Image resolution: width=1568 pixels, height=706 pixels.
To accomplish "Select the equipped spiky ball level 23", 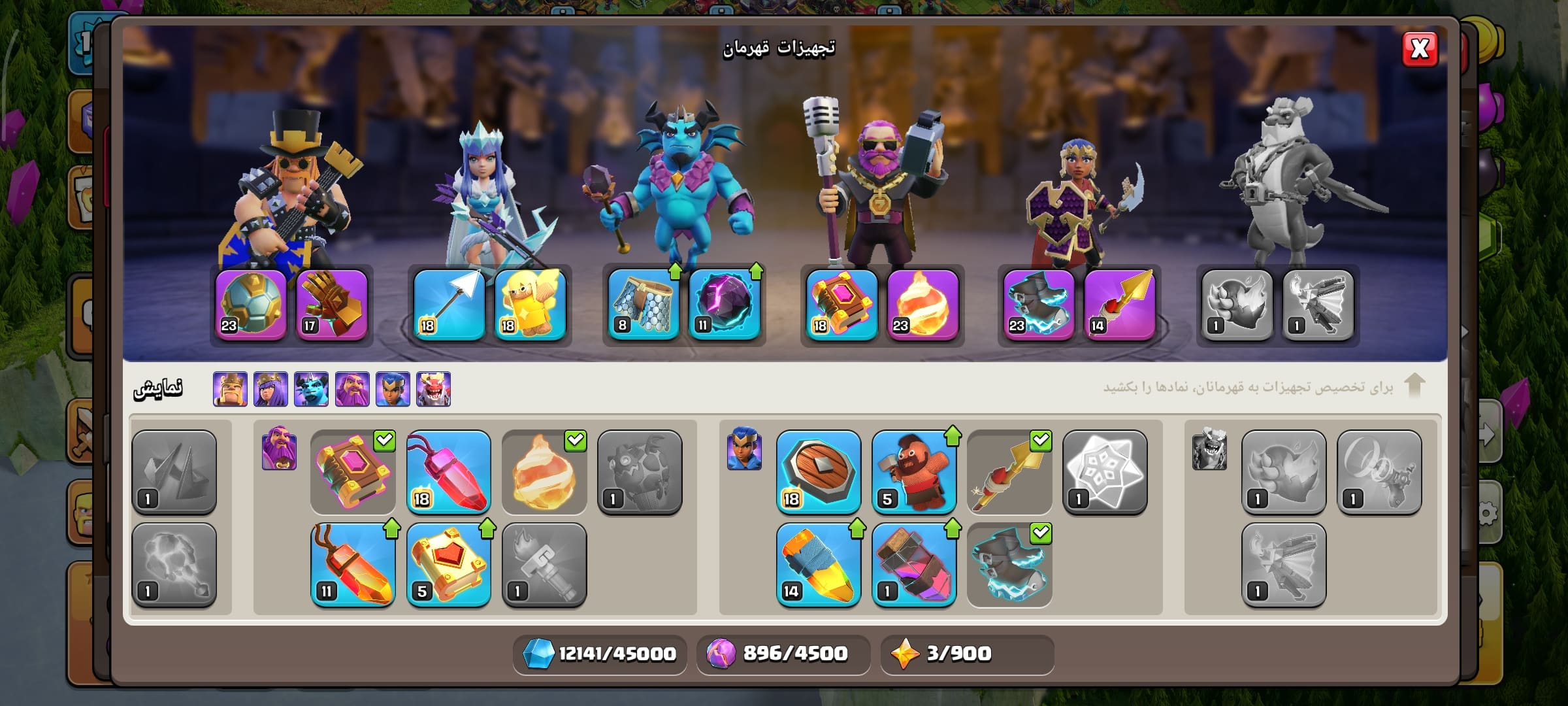I will coord(251,305).
